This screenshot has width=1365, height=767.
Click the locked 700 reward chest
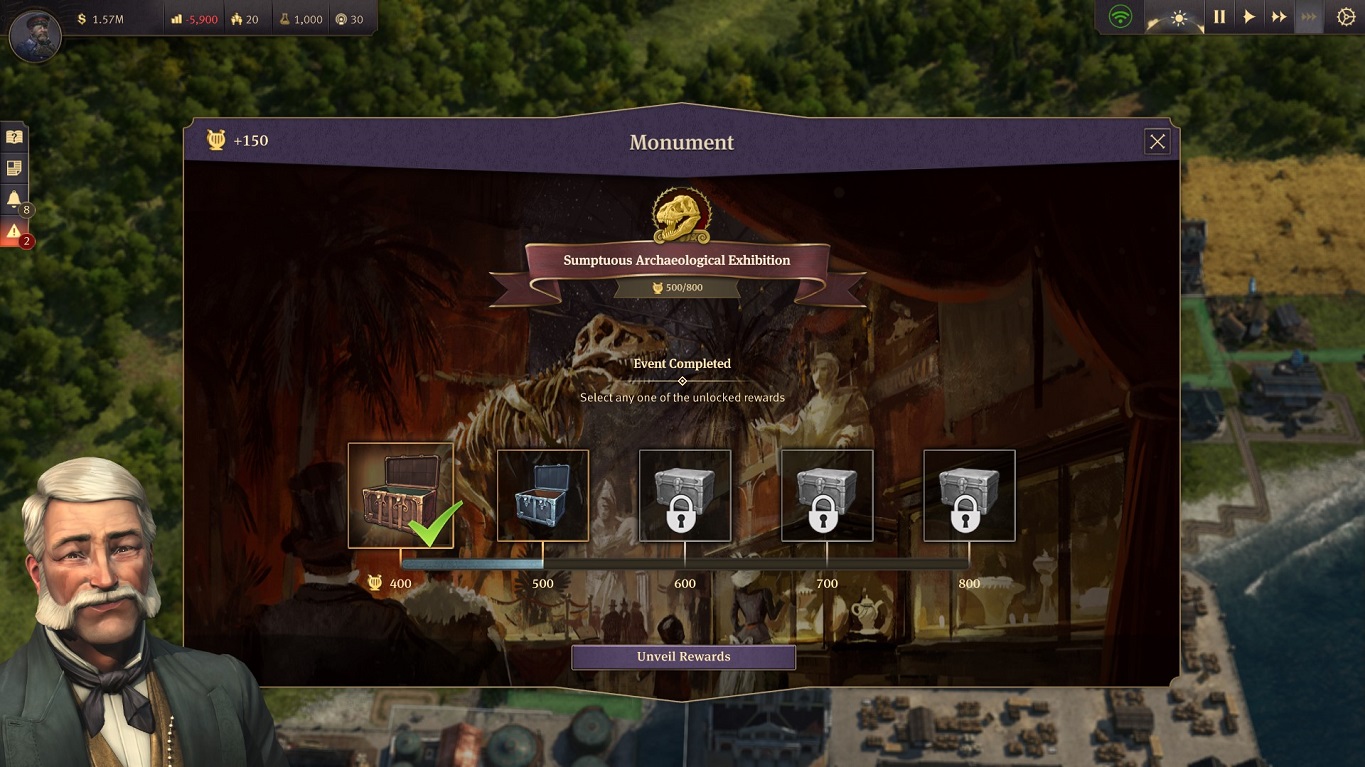(x=827, y=495)
